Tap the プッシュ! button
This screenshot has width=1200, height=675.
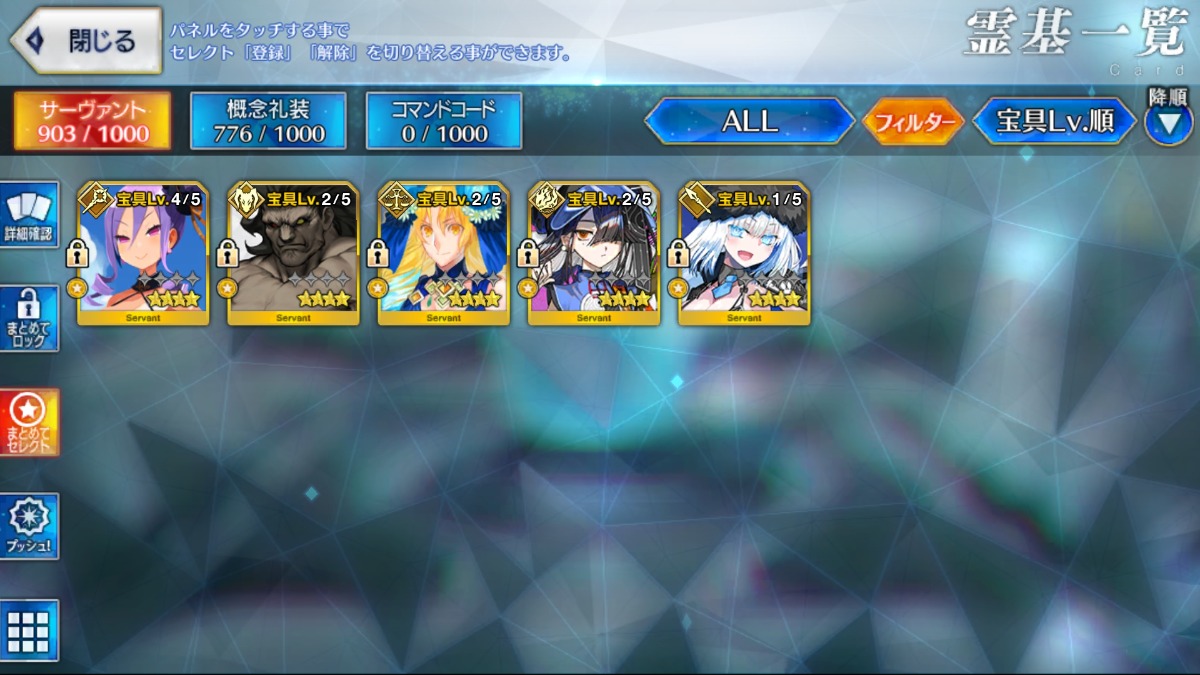coord(29,526)
